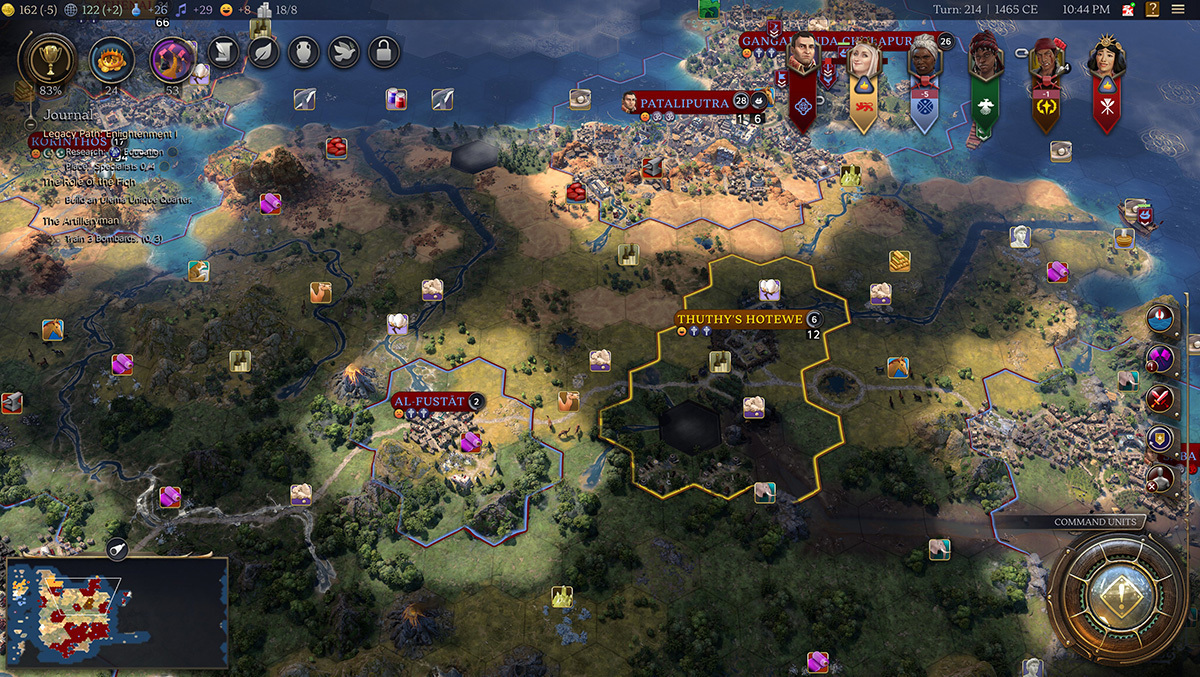Click the crossed swords notification icon
Image resolution: width=1200 pixels, height=677 pixels.
click(x=1160, y=398)
